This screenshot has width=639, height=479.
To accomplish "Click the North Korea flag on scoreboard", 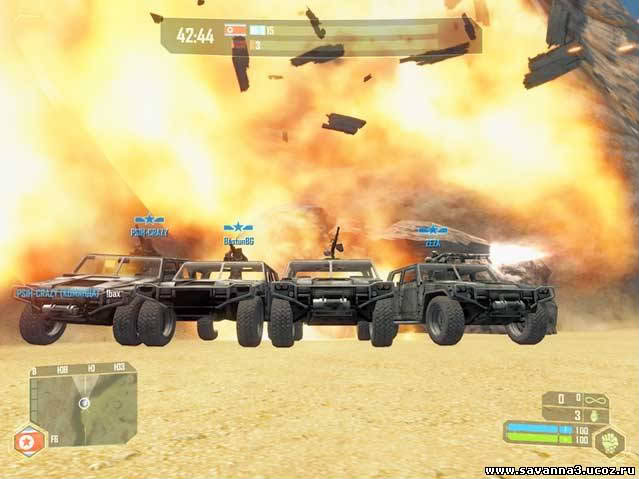I will [235, 30].
